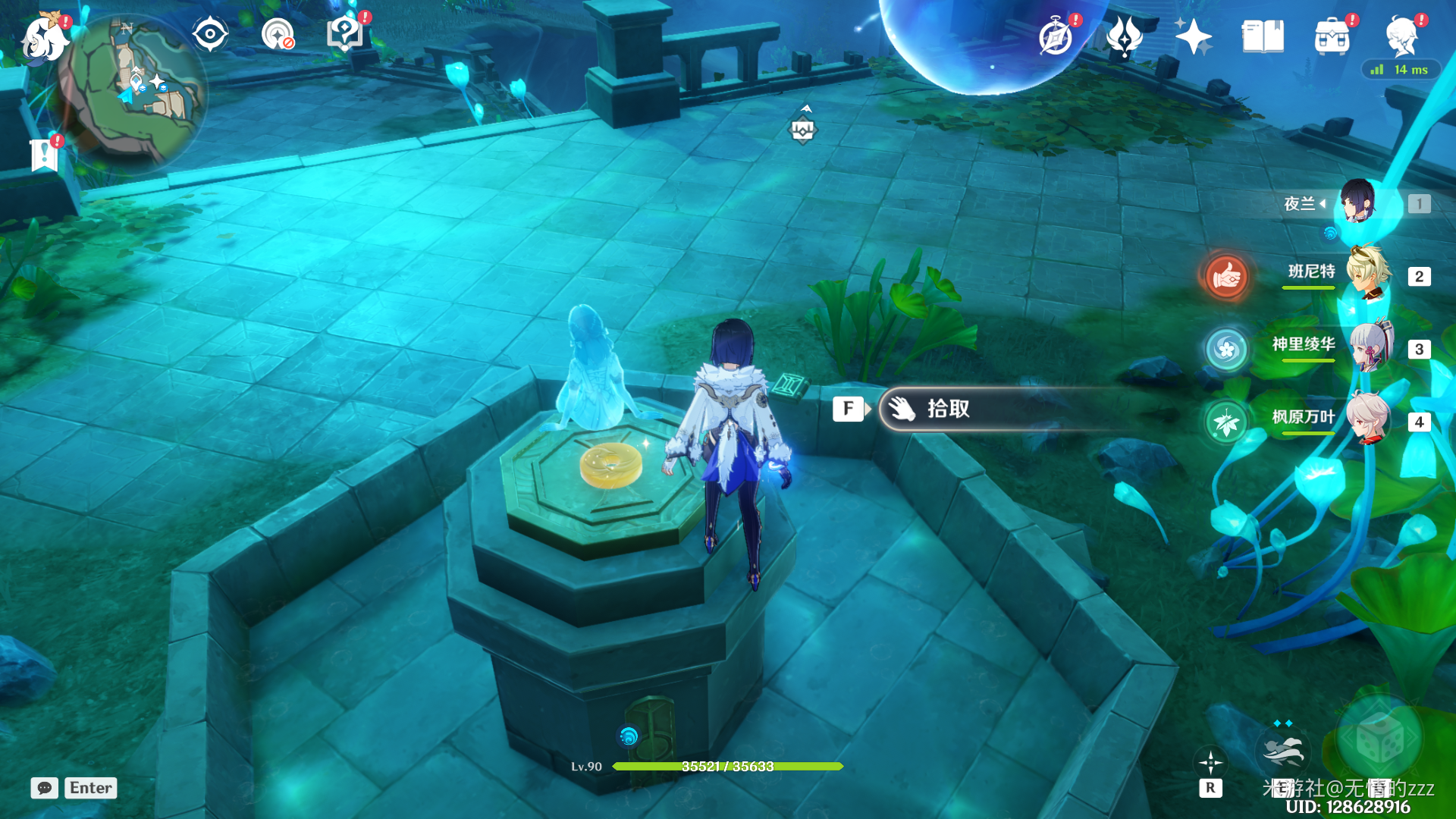The width and height of the screenshot is (1456, 819).
Task: Open the battle pass icon
Action: (x=1124, y=36)
